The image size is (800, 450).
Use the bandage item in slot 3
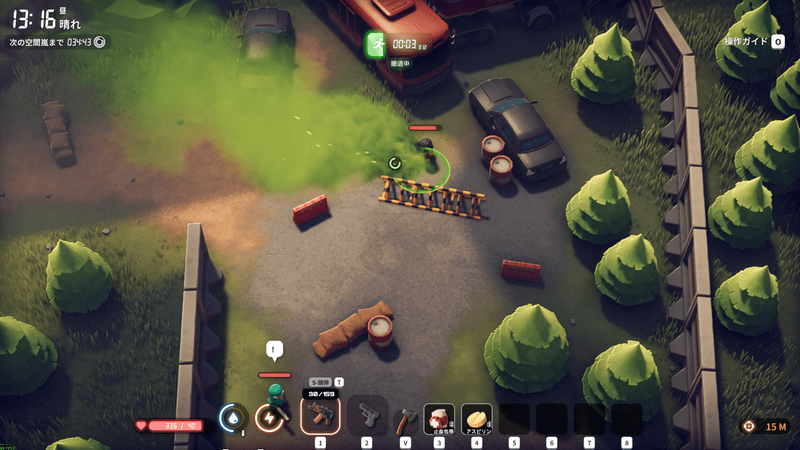439,417
